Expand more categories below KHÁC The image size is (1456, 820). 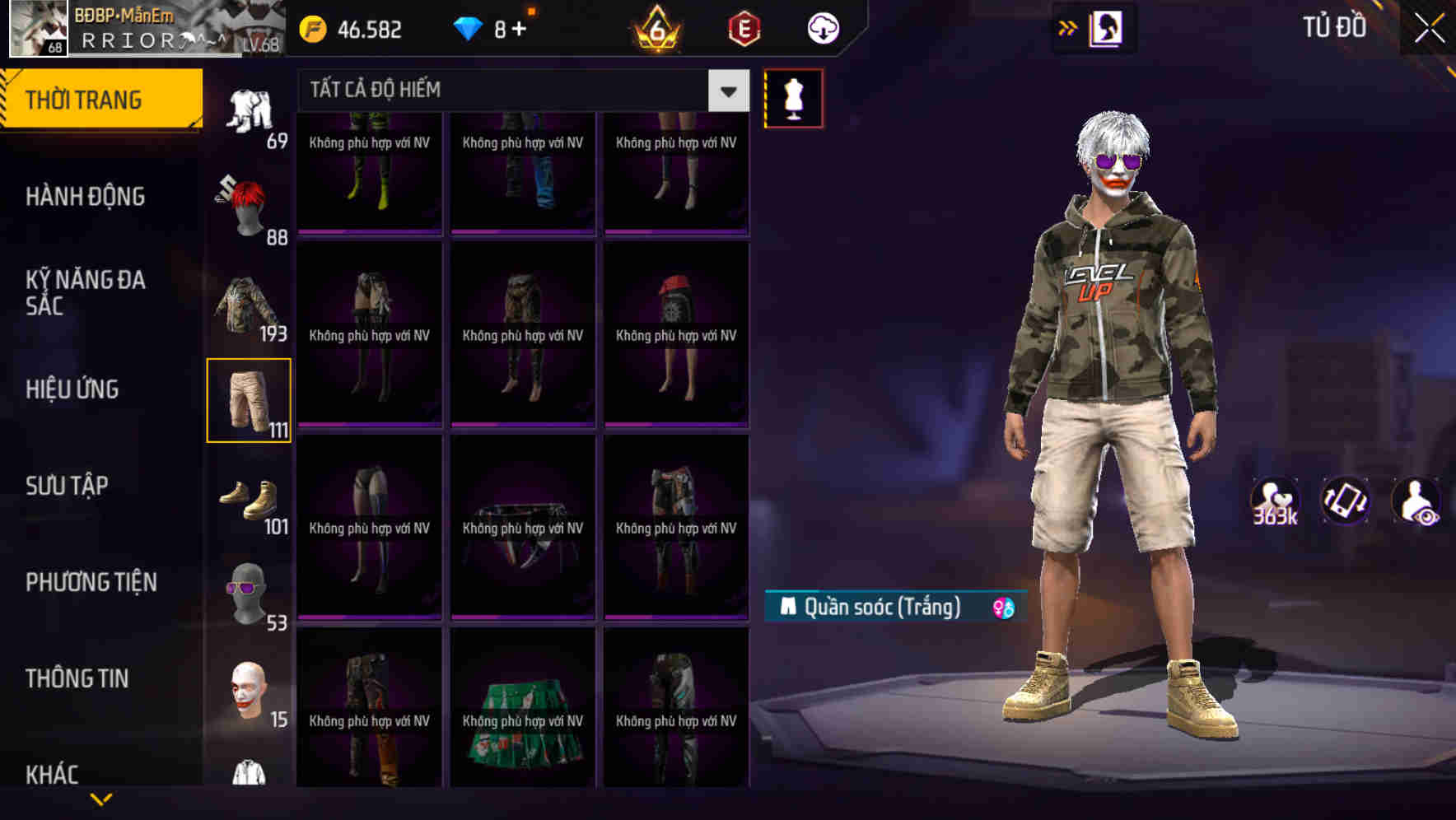click(103, 797)
